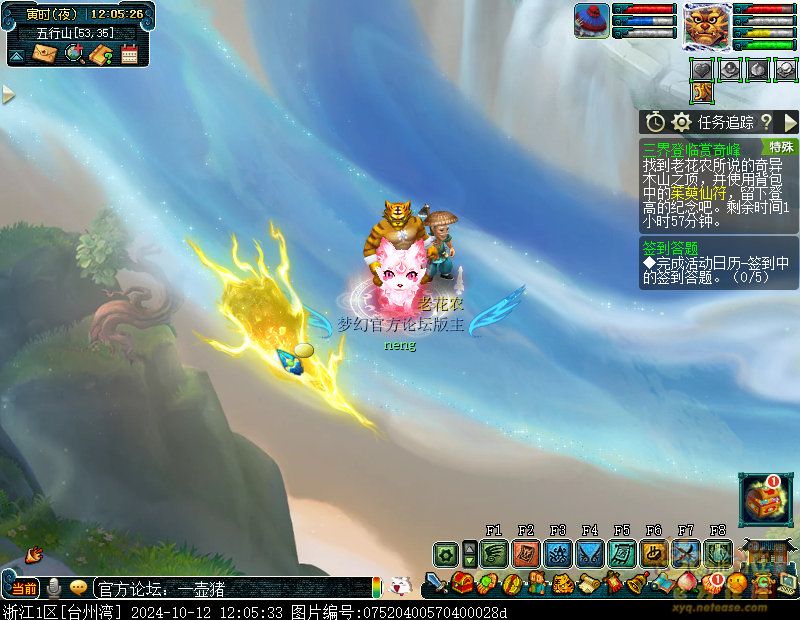This screenshot has width=800, height=620.
Task: Open the world map globe icon
Action: [74, 54]
